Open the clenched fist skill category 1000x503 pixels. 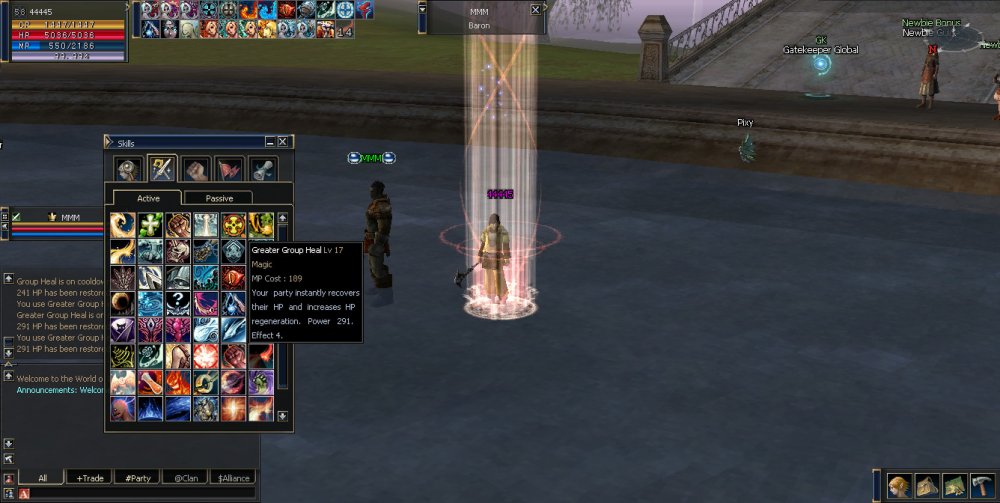pos(197,168)
